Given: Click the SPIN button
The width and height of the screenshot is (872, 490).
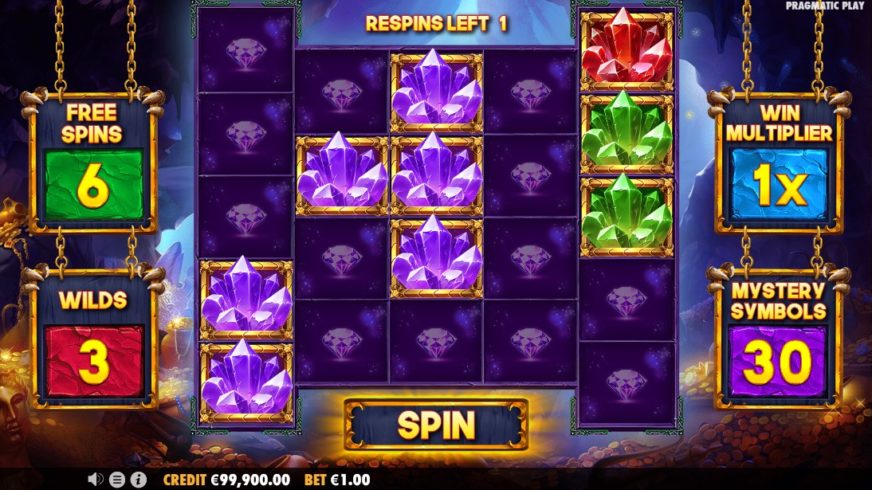Looking at the screenshot, I should pos(435,425).
